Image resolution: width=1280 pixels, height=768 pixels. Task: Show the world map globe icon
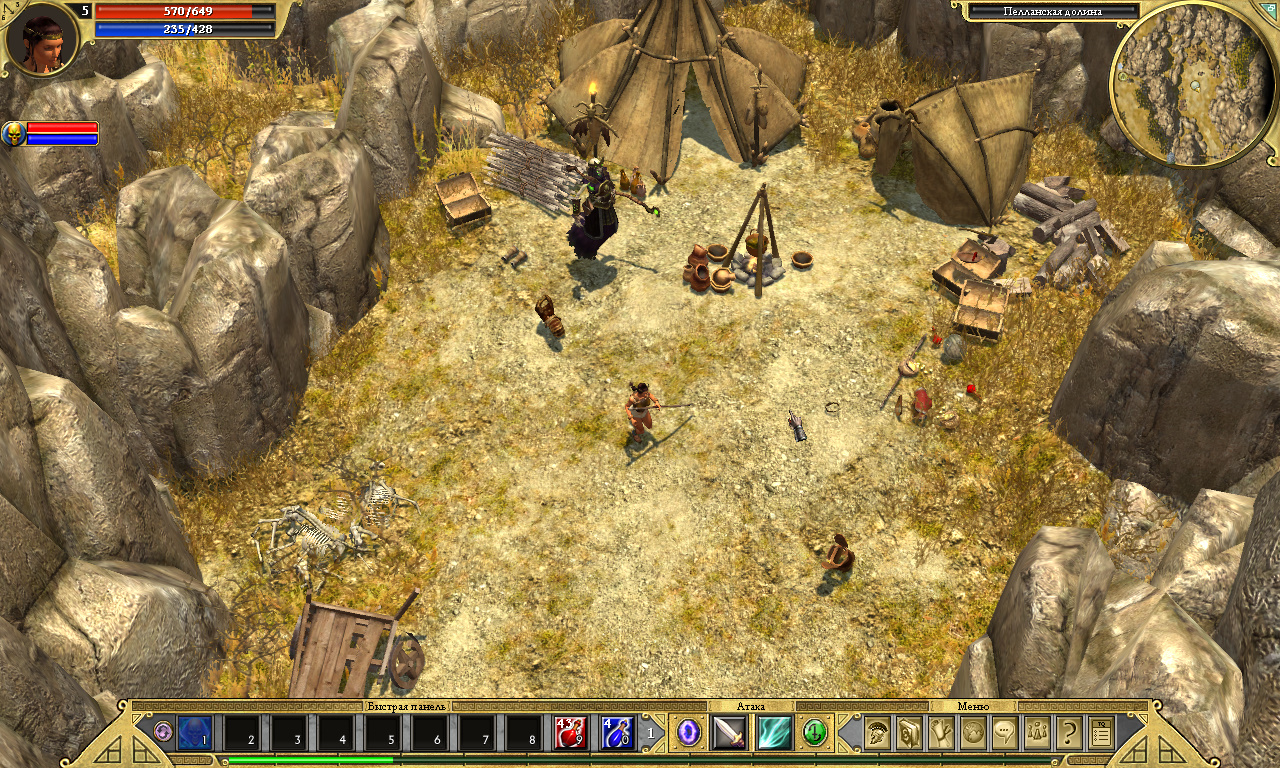click(973, 733)
